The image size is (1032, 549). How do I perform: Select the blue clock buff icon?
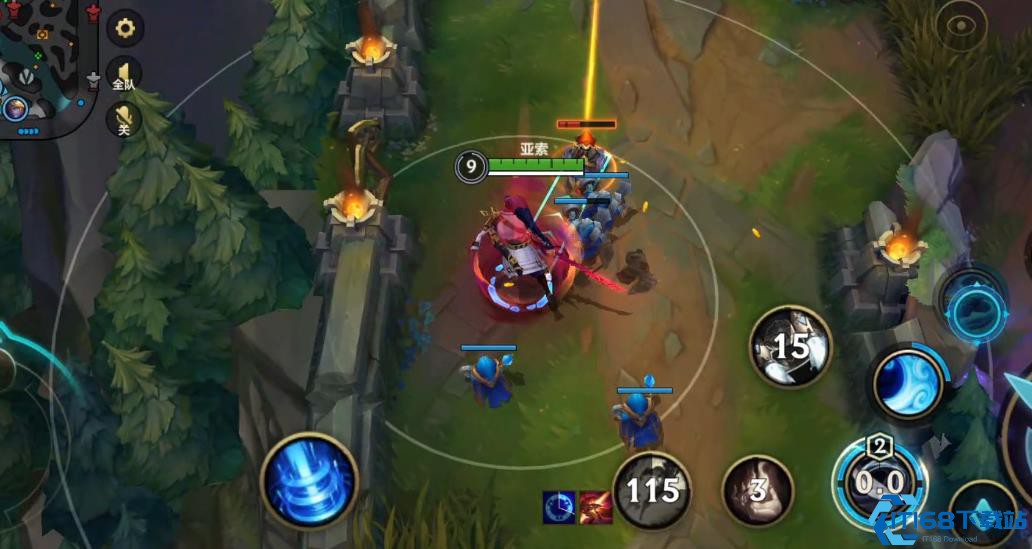[558, 507]
